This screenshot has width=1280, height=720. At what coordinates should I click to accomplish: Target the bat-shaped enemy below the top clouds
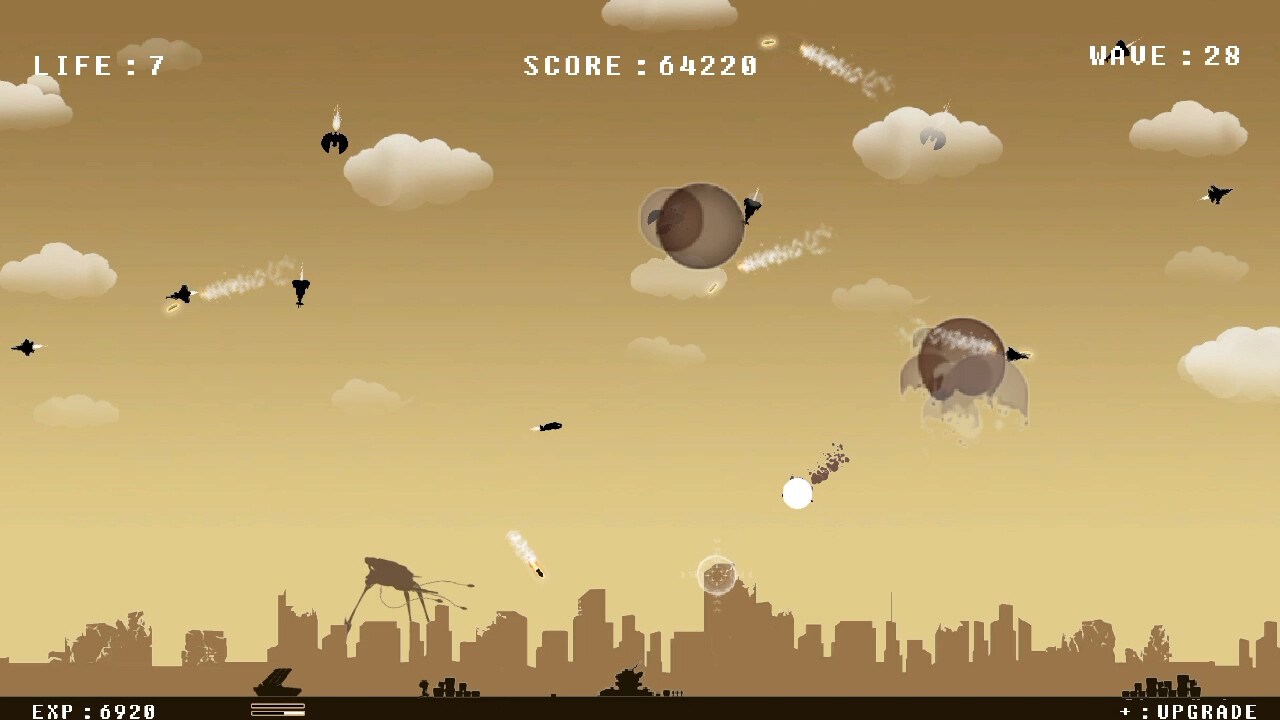pyautogui.click(x=334, y=143)
